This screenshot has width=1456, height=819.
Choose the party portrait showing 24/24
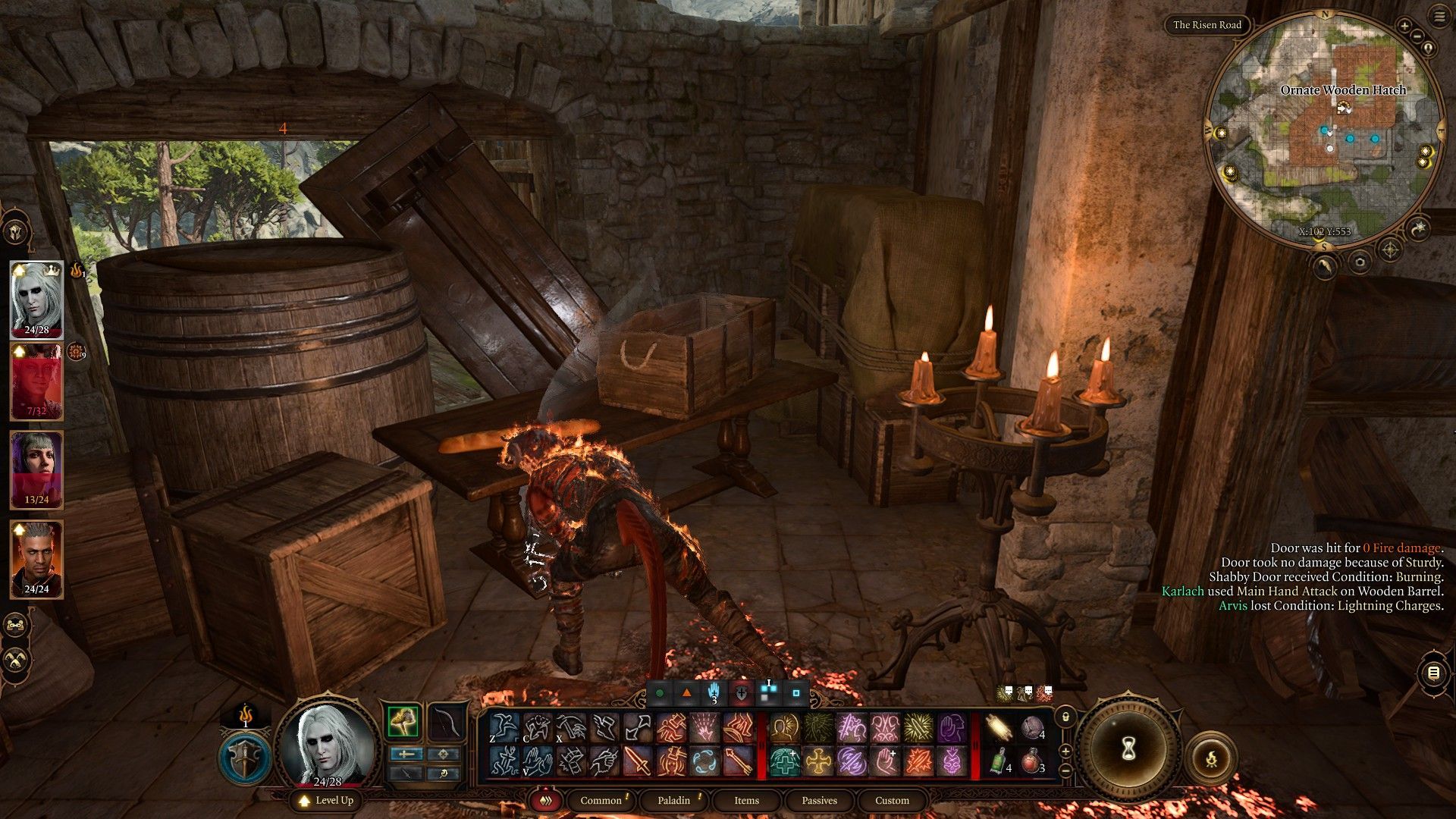36,558
